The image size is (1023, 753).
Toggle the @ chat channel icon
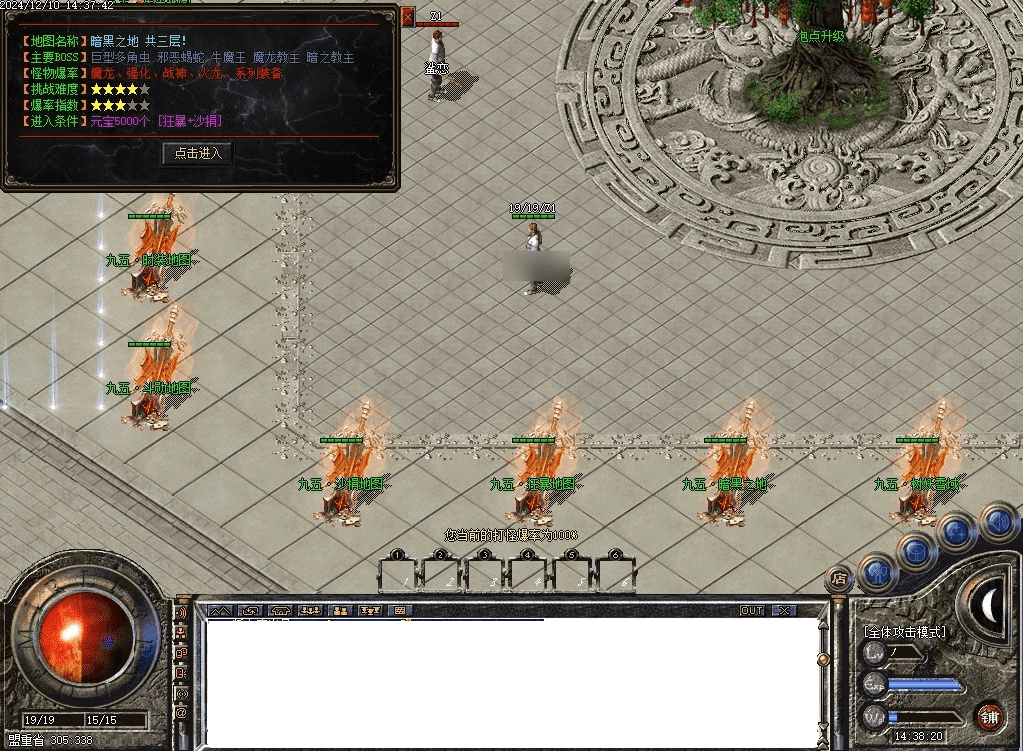pos(182,712)
